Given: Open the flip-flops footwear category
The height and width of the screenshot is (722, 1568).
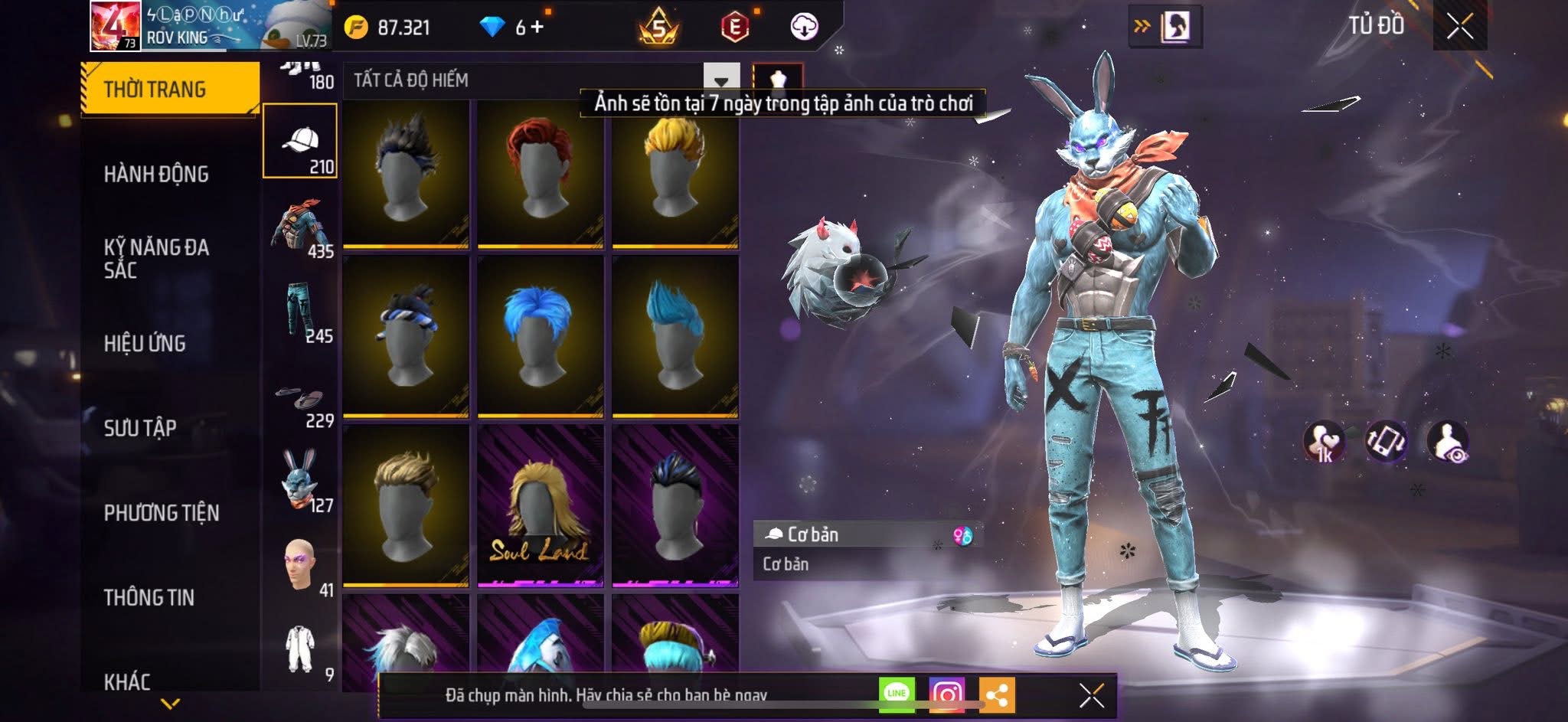Looking at the screenshot, I should coord(300,400).
